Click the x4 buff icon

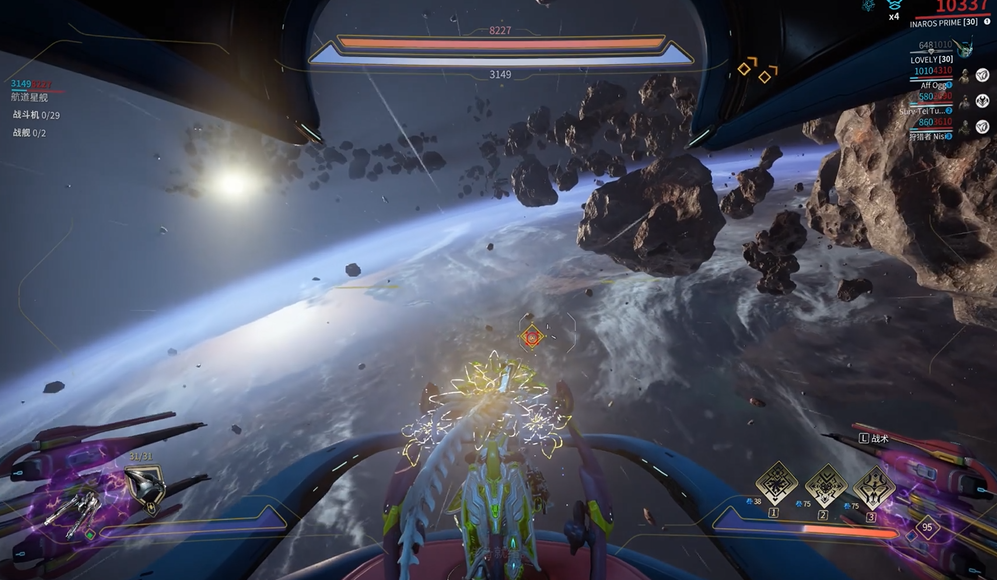point(896,6)
